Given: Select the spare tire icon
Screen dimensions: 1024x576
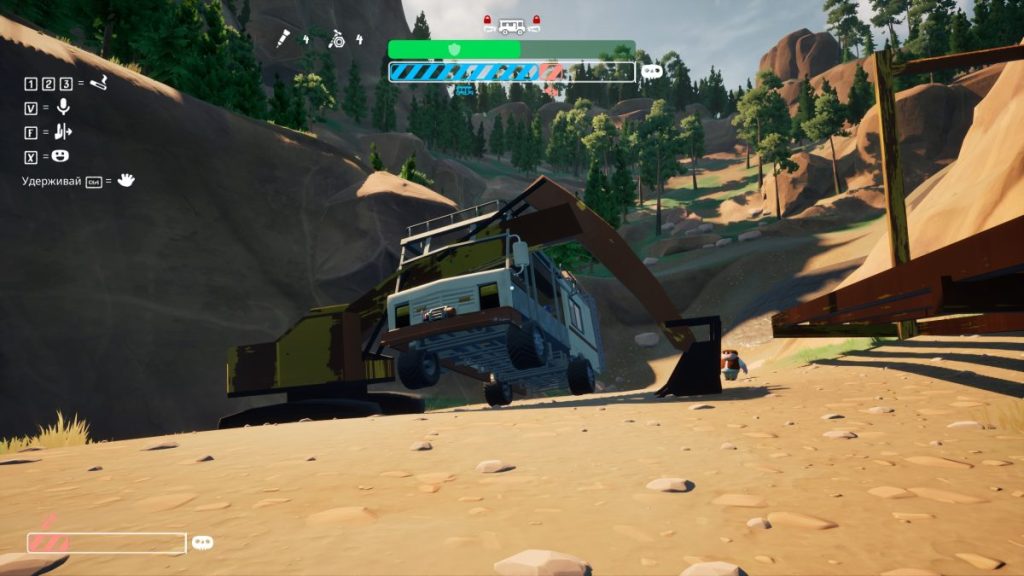Looking at the screenshot, I should (x=338, y=39).
